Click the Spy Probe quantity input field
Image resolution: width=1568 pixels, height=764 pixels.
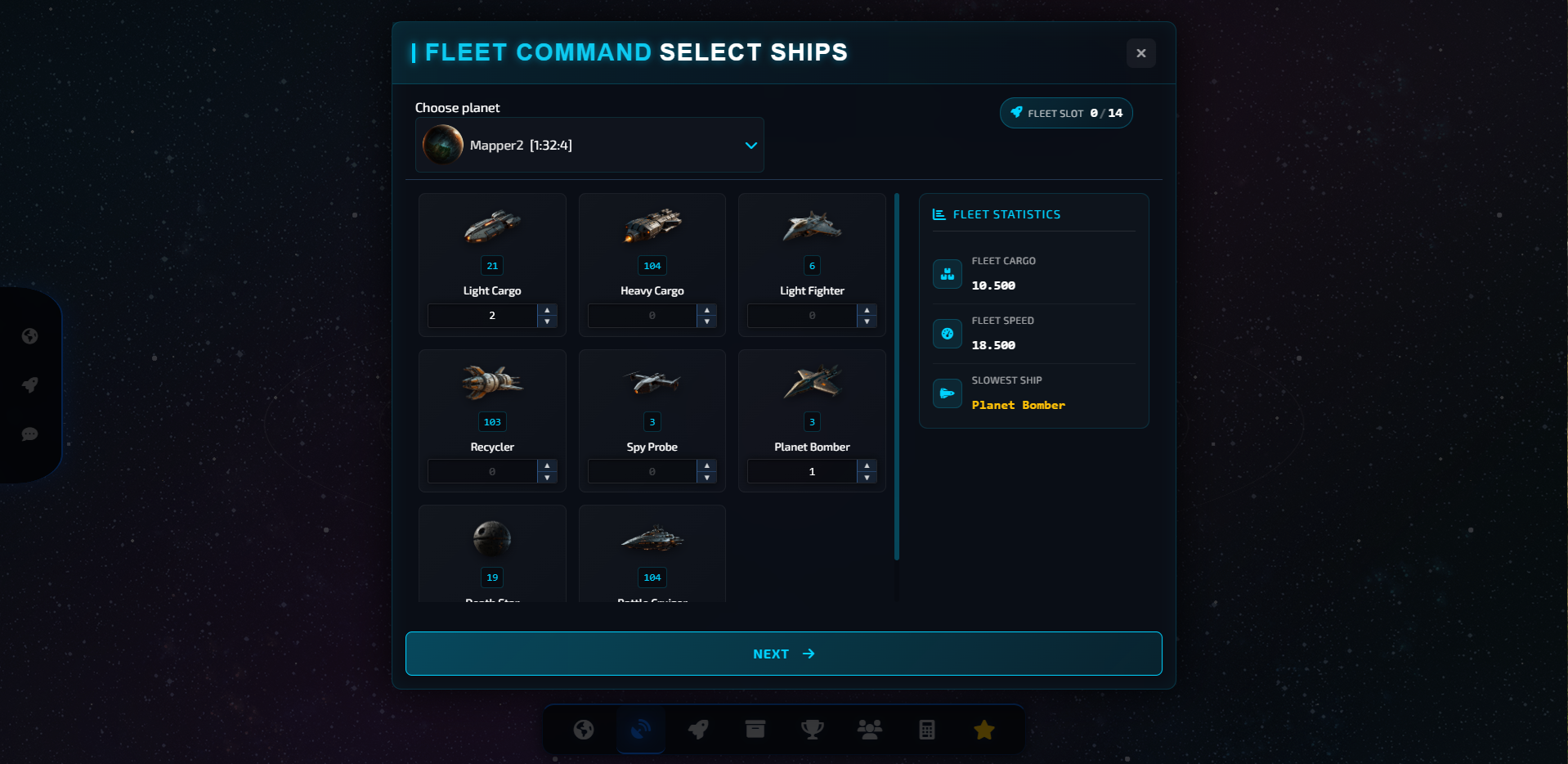click(642, 471)
